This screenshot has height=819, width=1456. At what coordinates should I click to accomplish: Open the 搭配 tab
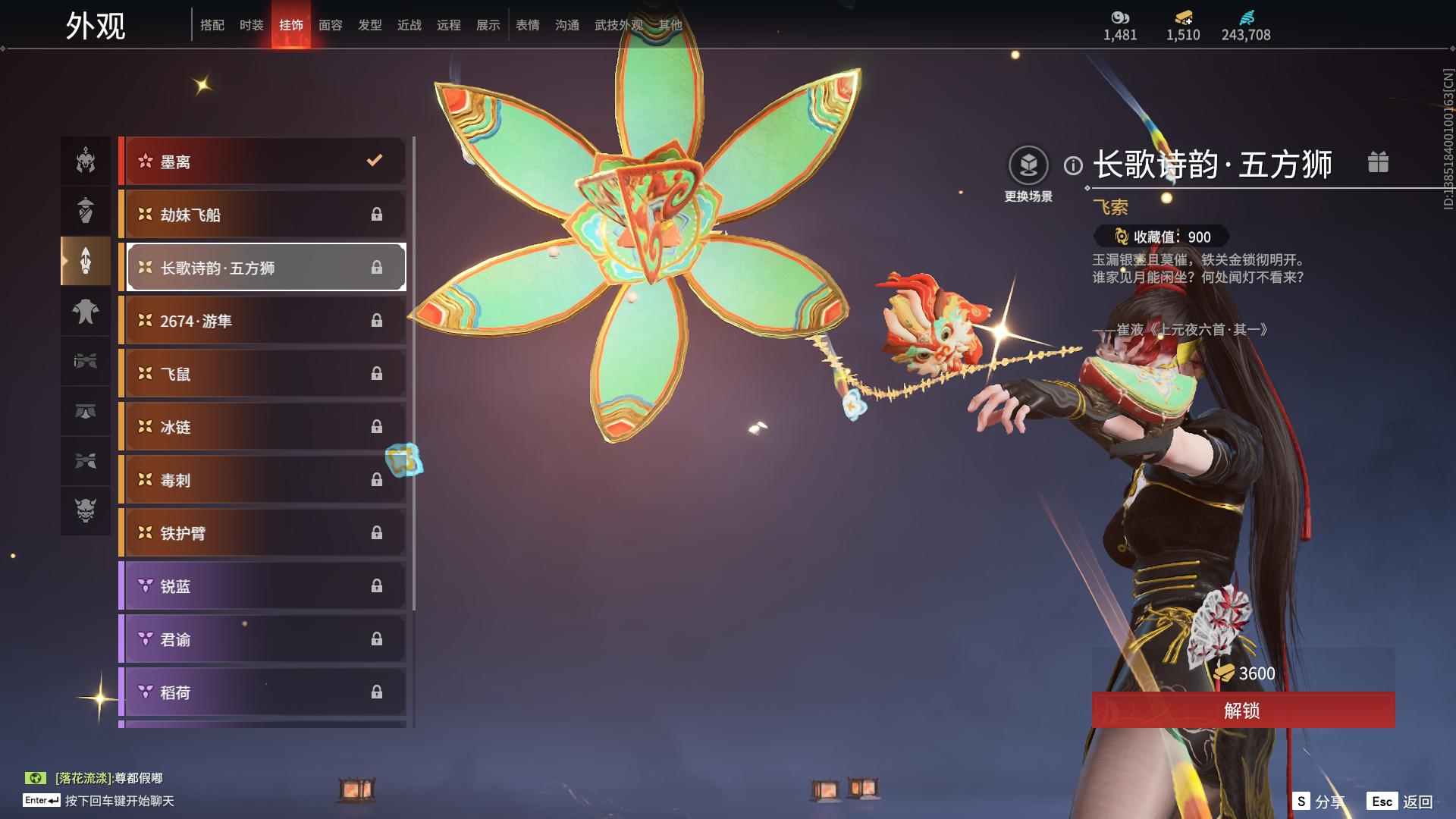tap(212, 25)
